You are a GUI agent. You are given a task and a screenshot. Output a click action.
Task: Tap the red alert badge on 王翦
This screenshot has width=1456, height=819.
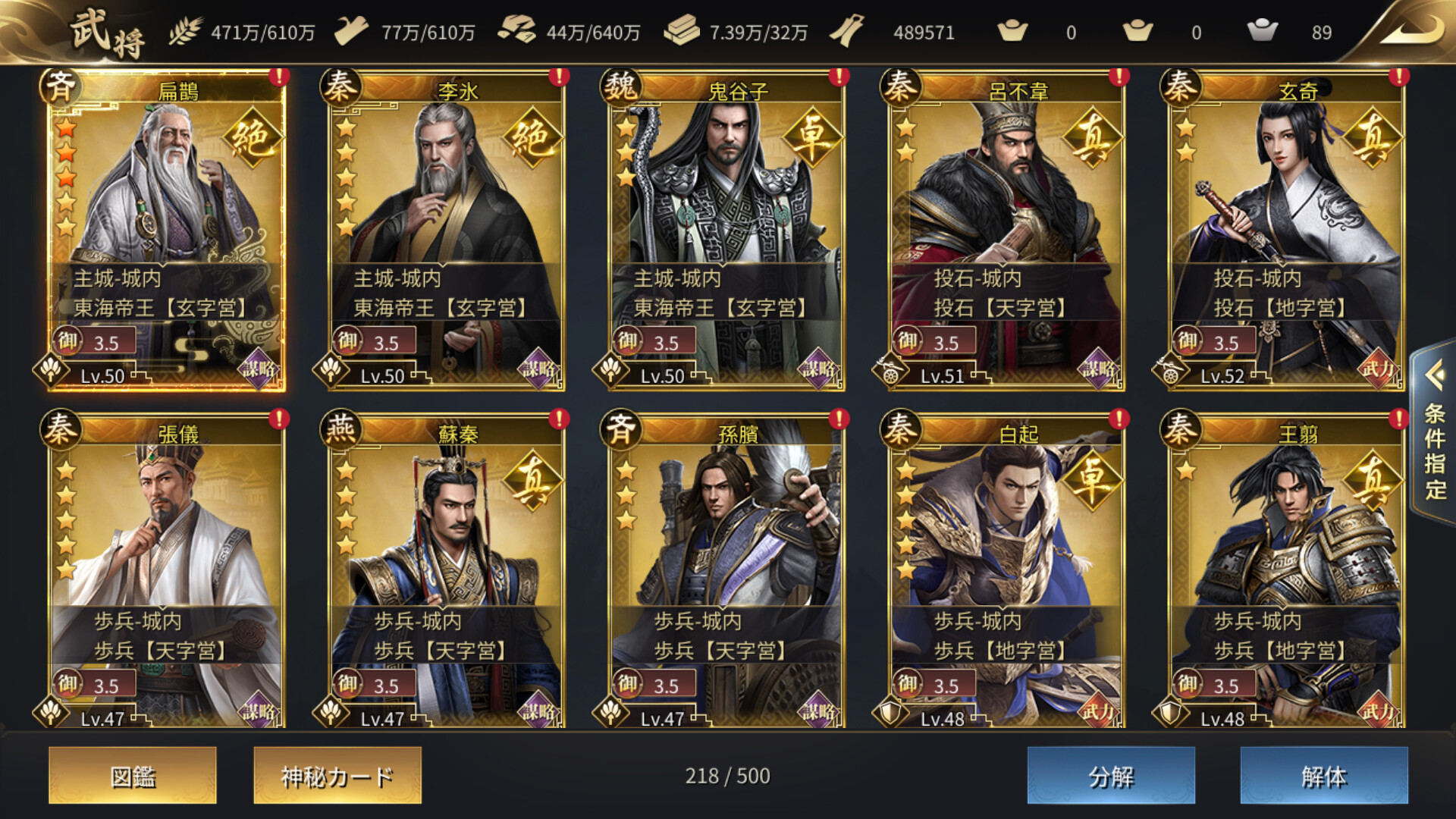click(x=1398, y=417)
